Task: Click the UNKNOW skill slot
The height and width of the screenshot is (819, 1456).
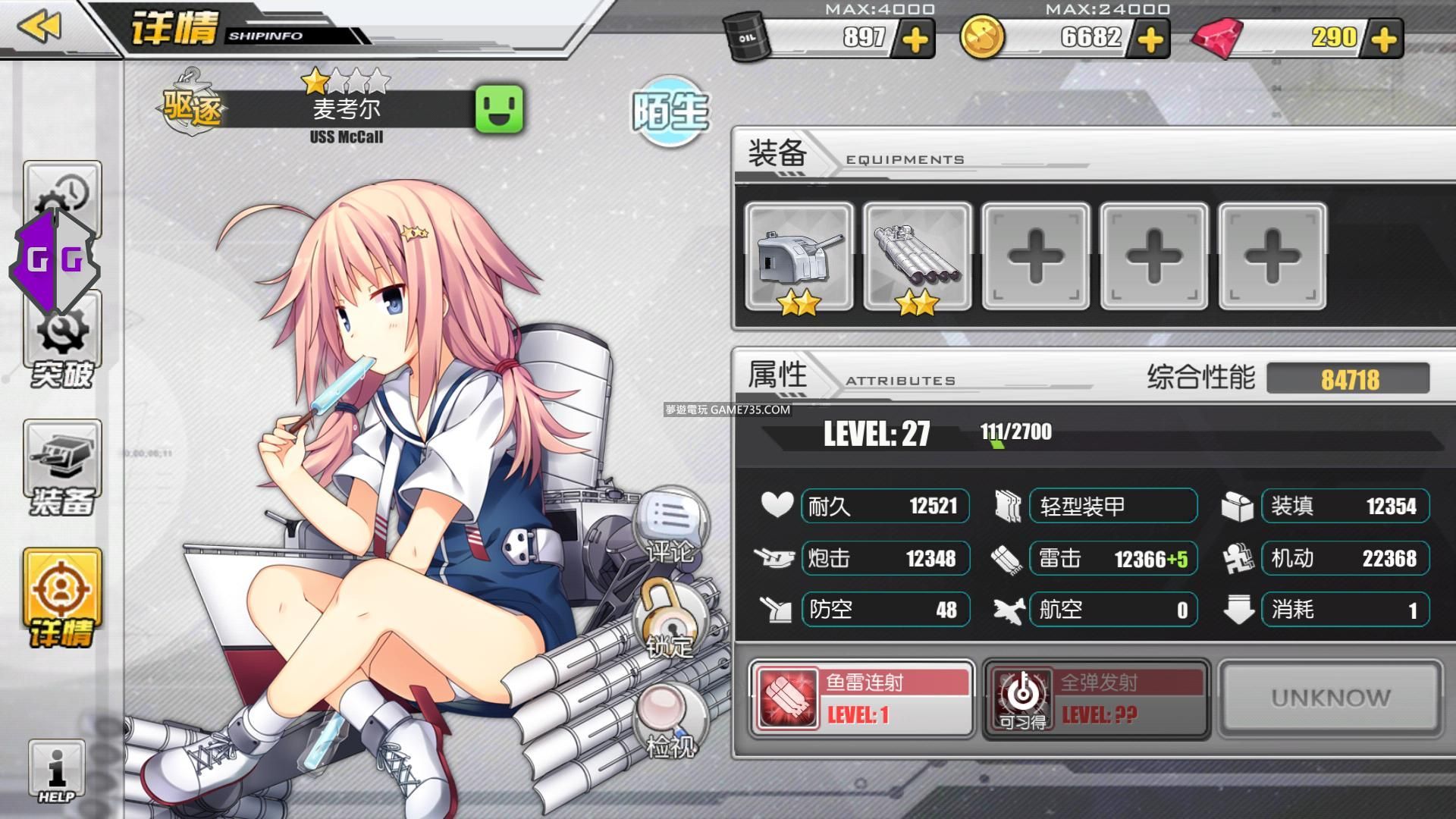Action: (1330, 698)
